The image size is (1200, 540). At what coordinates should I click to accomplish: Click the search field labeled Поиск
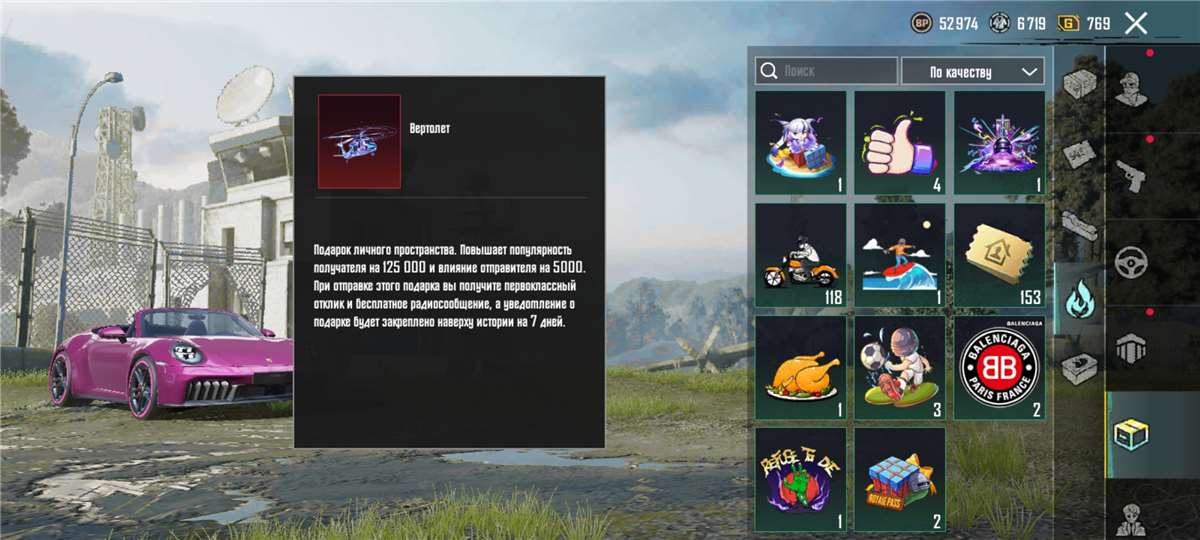pyautogui.click(x=826, y=71)
